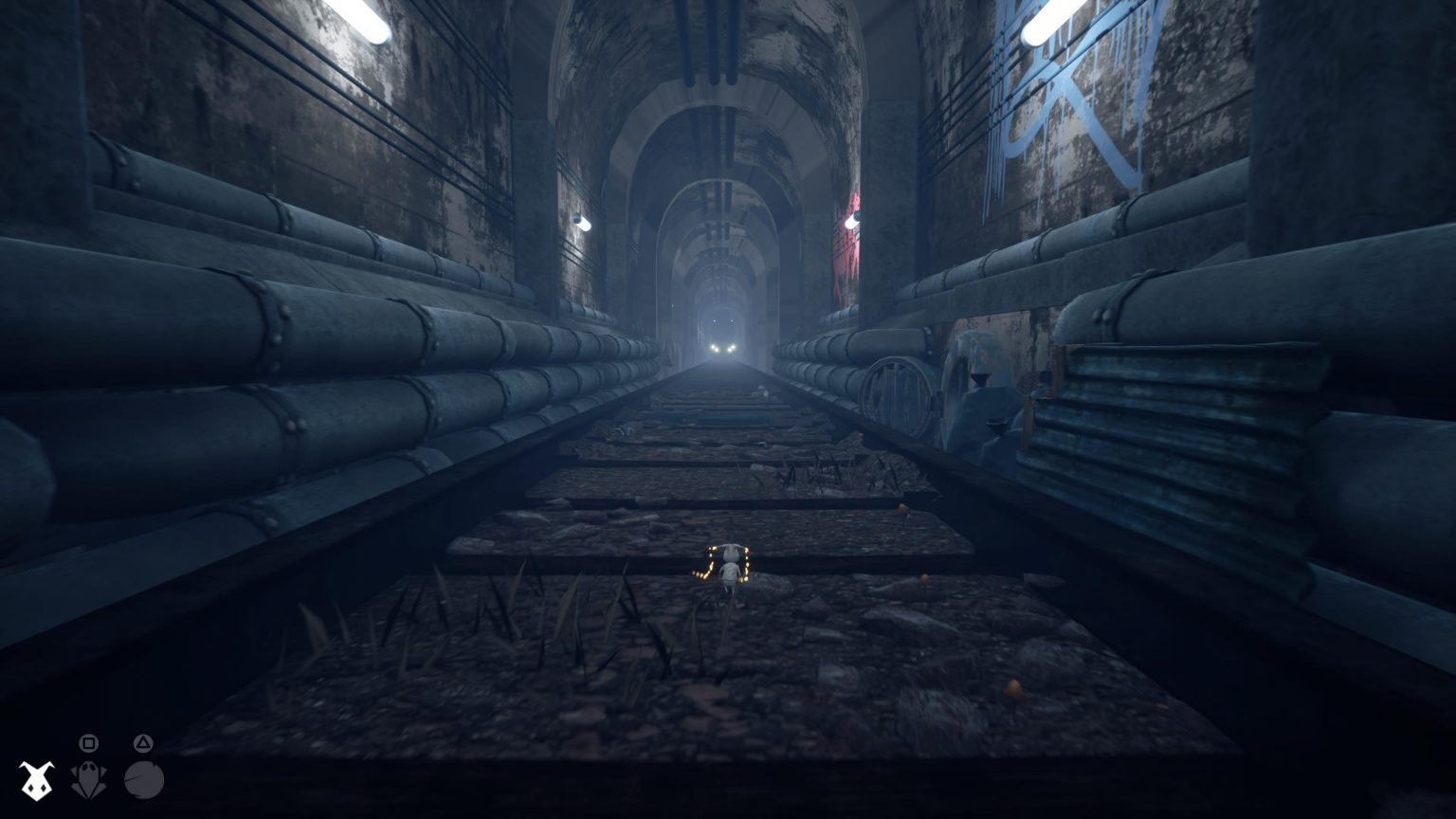
Task: Click the approaching train headlights in the distance
Action: 722,347
